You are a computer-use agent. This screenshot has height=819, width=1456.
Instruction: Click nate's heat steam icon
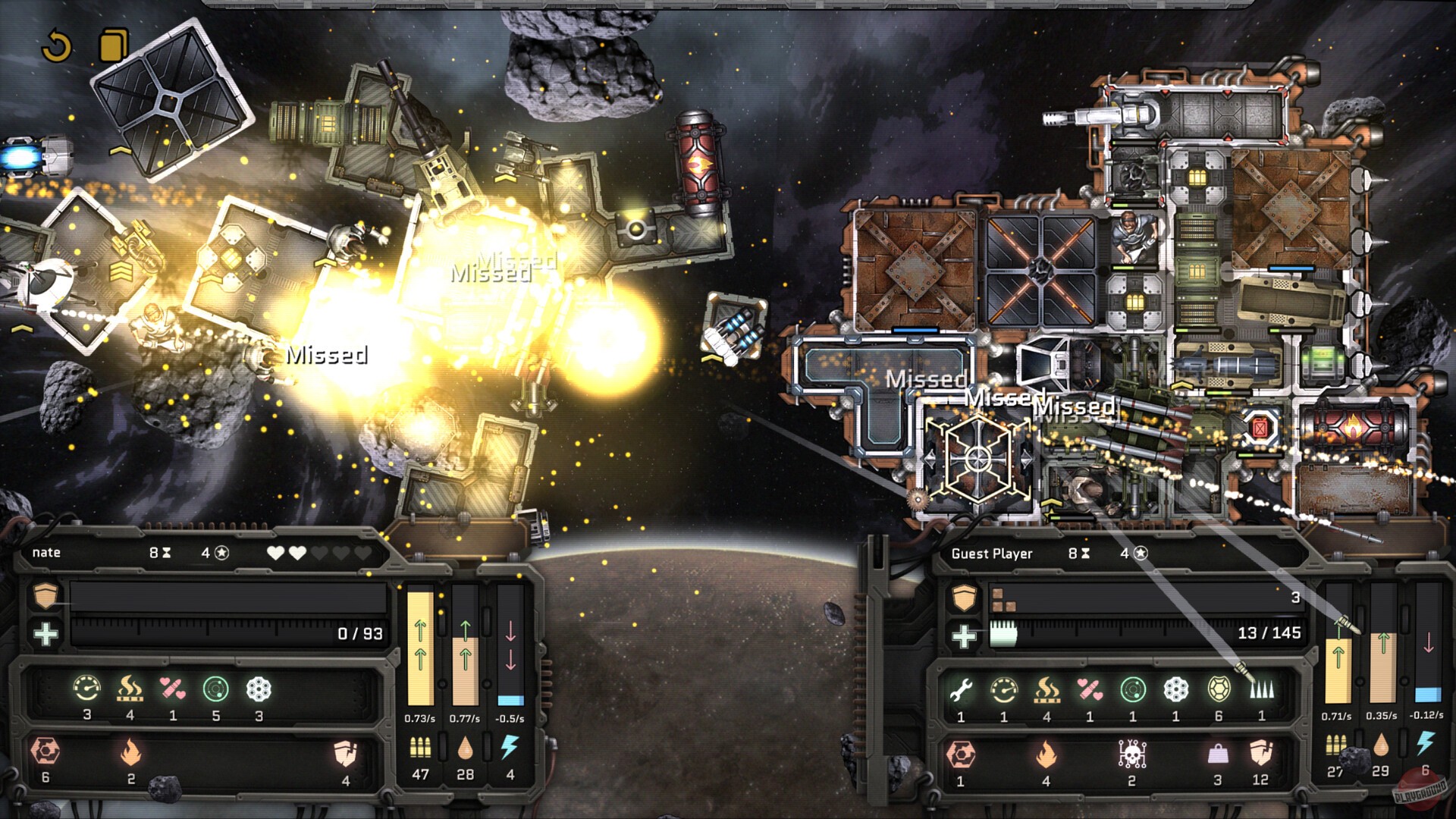[x=130, y=689]
